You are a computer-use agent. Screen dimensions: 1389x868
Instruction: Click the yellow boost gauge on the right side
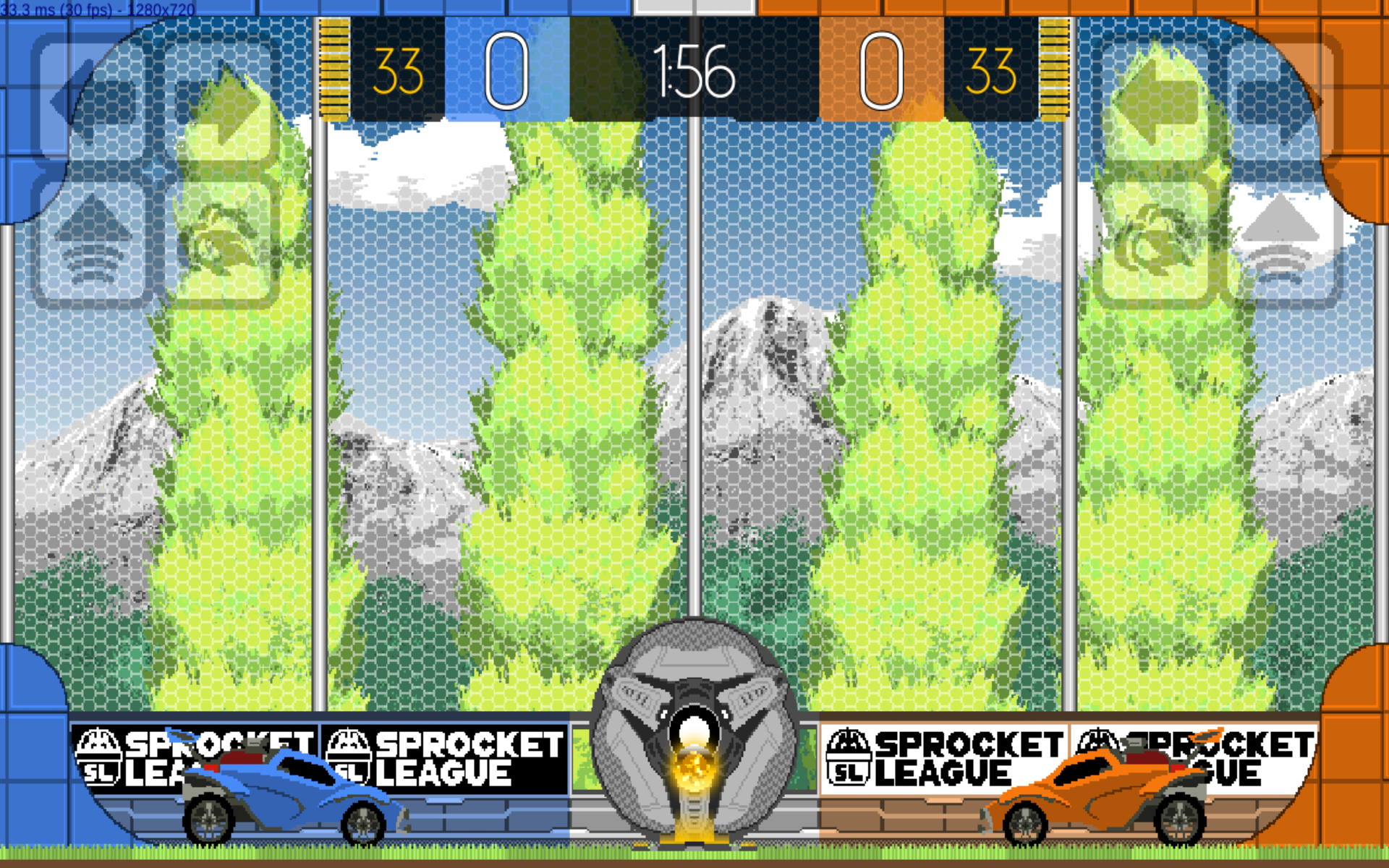tap(1054, 69)
